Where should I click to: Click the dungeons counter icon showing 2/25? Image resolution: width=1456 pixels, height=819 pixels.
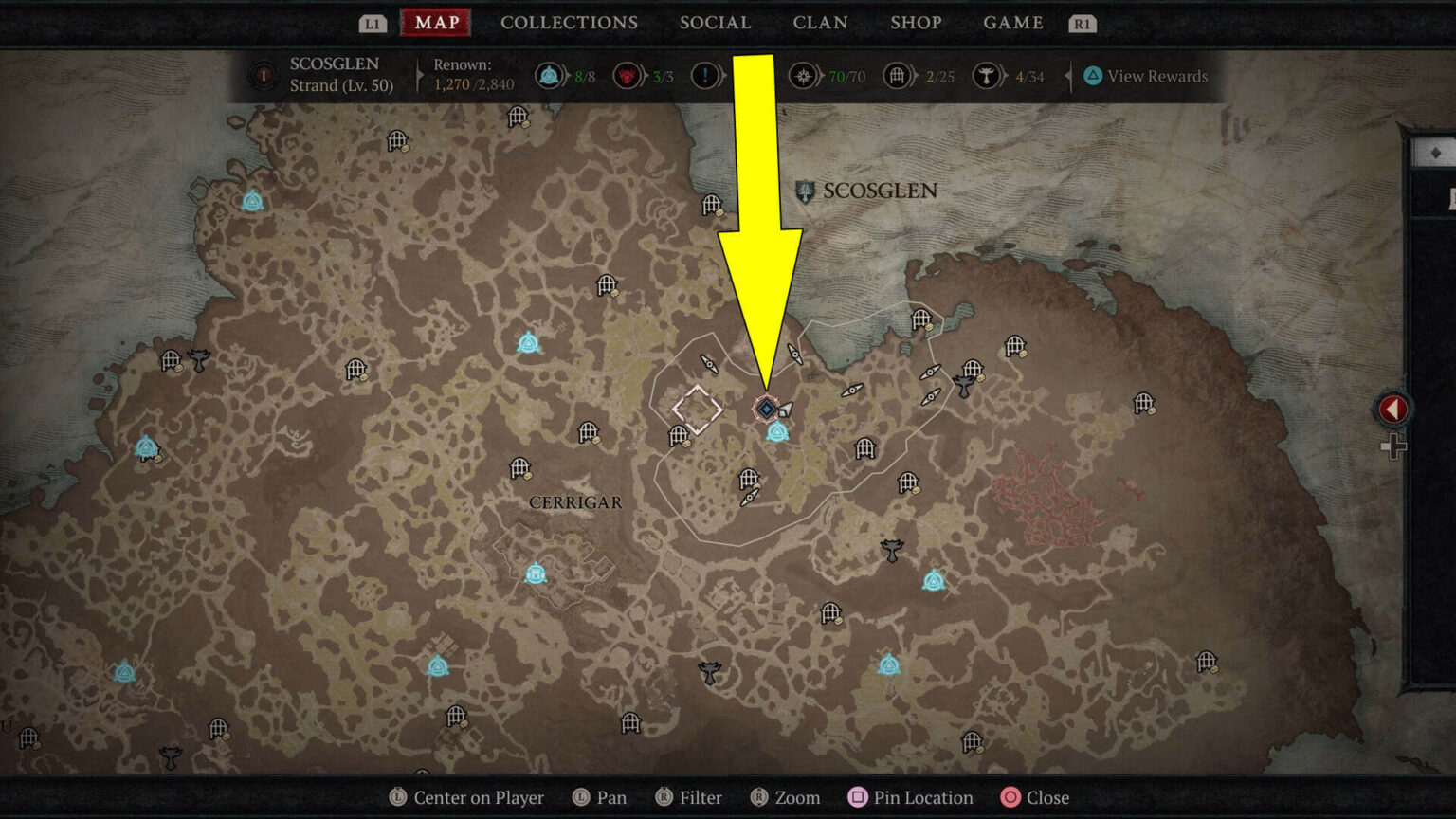click(897, 76)
